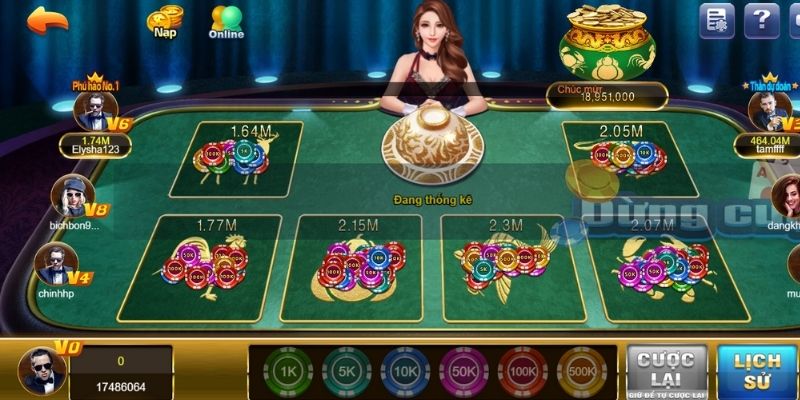Place a bet on the 2.05M tile
Image resolution: width=800 pixels, height=400 pixels.
coord(626,158)
